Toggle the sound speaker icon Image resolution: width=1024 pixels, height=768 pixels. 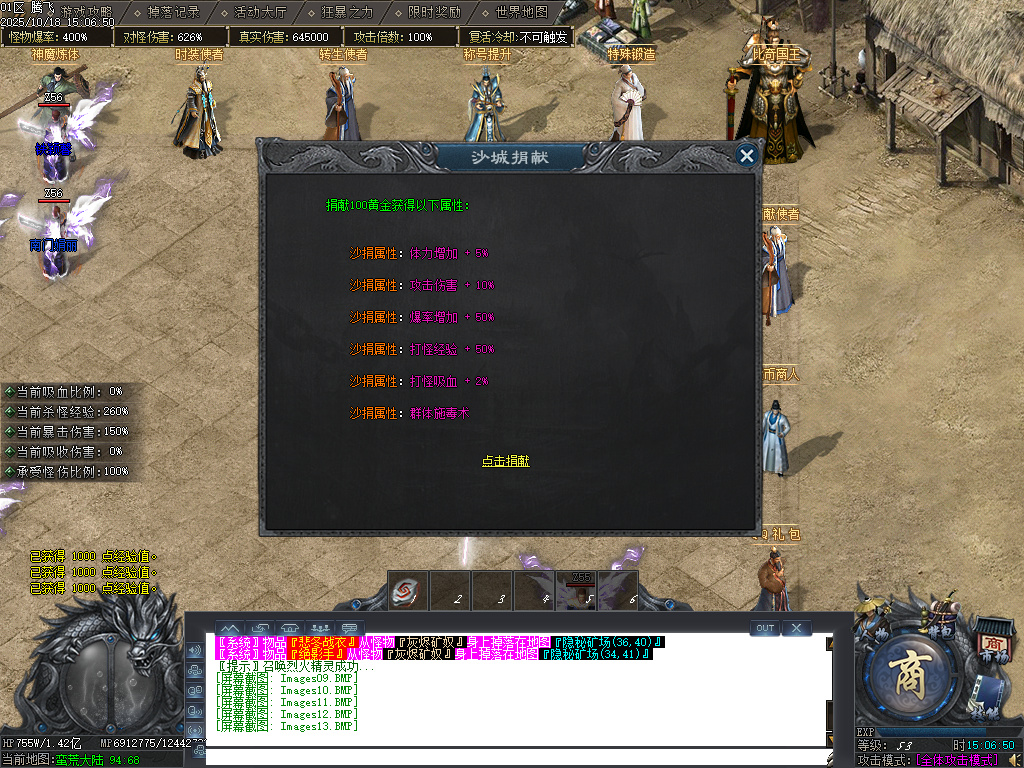pos(1014,760)
